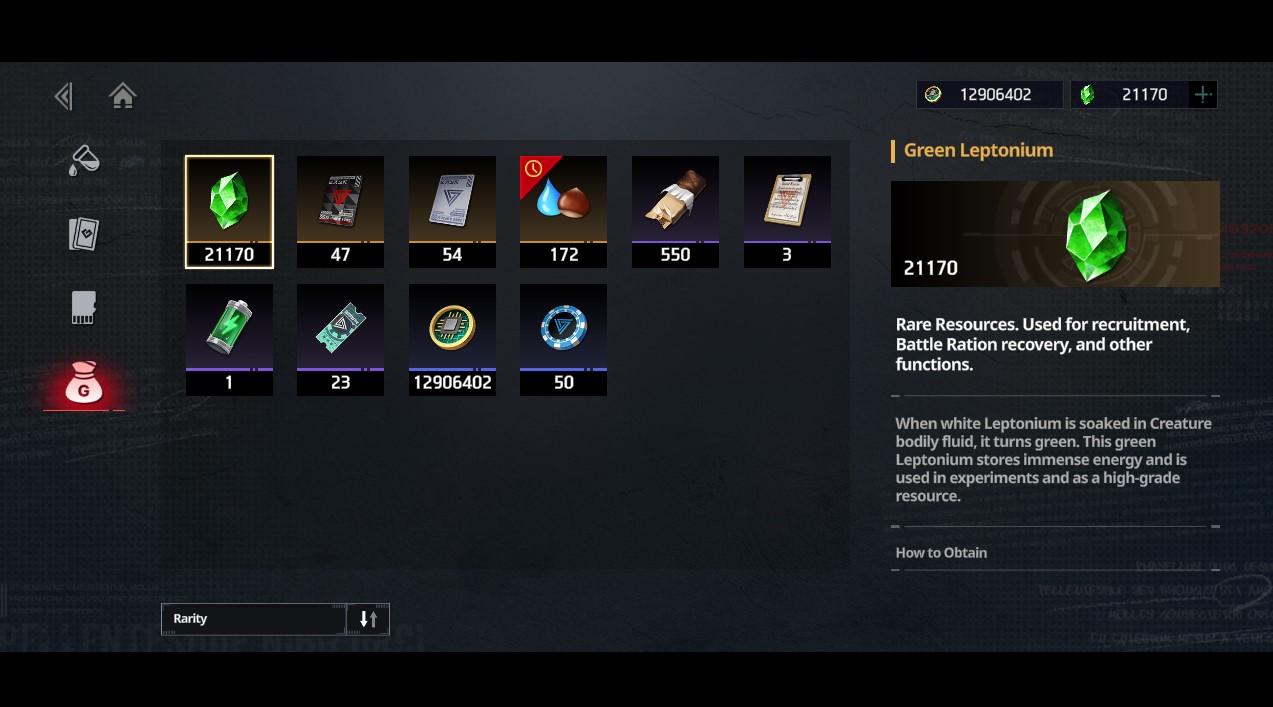Viewport: 1273px width, 707px height.
Task: Select the black and red ticket item
Action: 340,211
